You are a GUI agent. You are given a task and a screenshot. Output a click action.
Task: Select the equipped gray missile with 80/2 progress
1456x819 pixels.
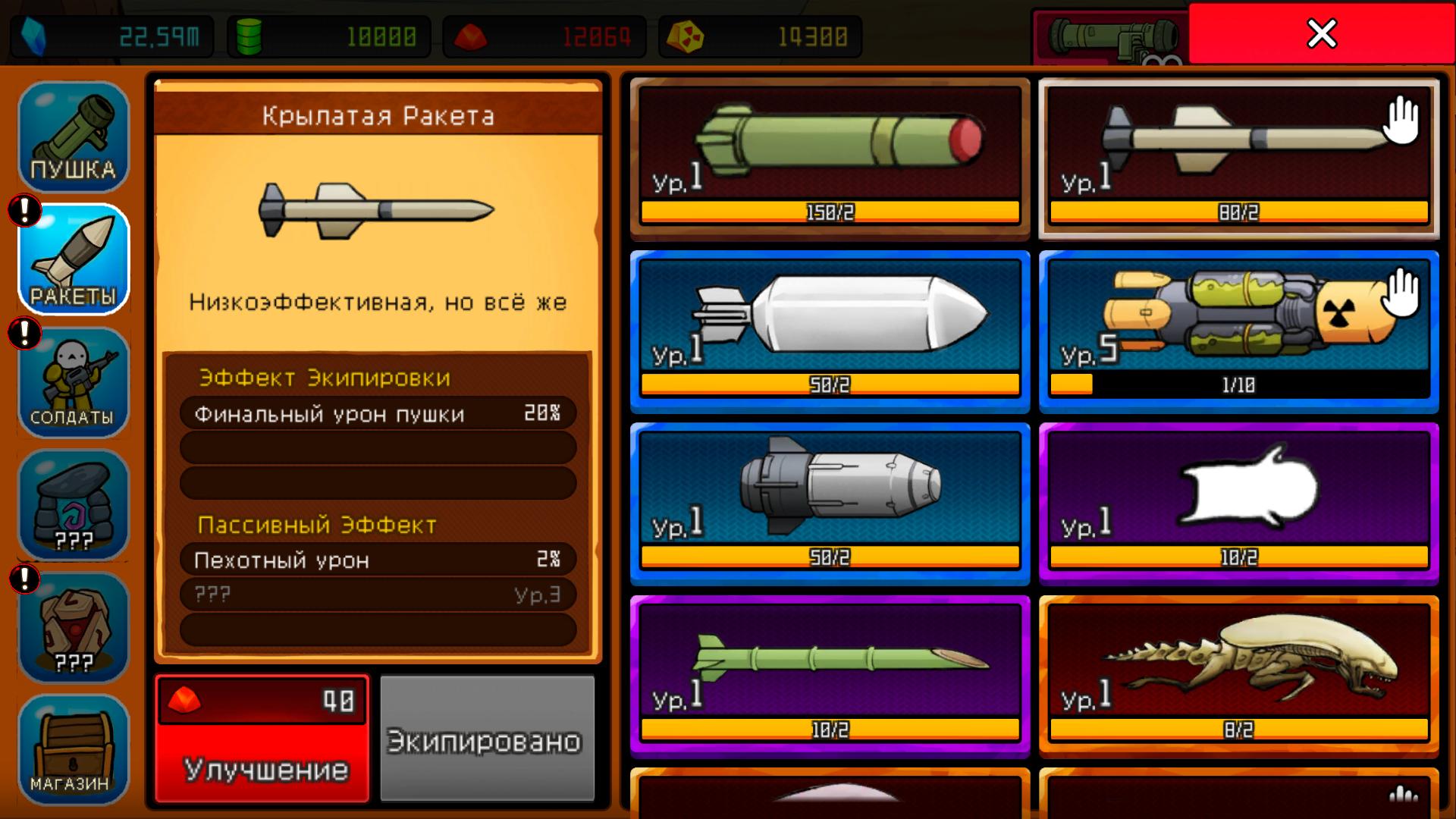coord(1236,155)
